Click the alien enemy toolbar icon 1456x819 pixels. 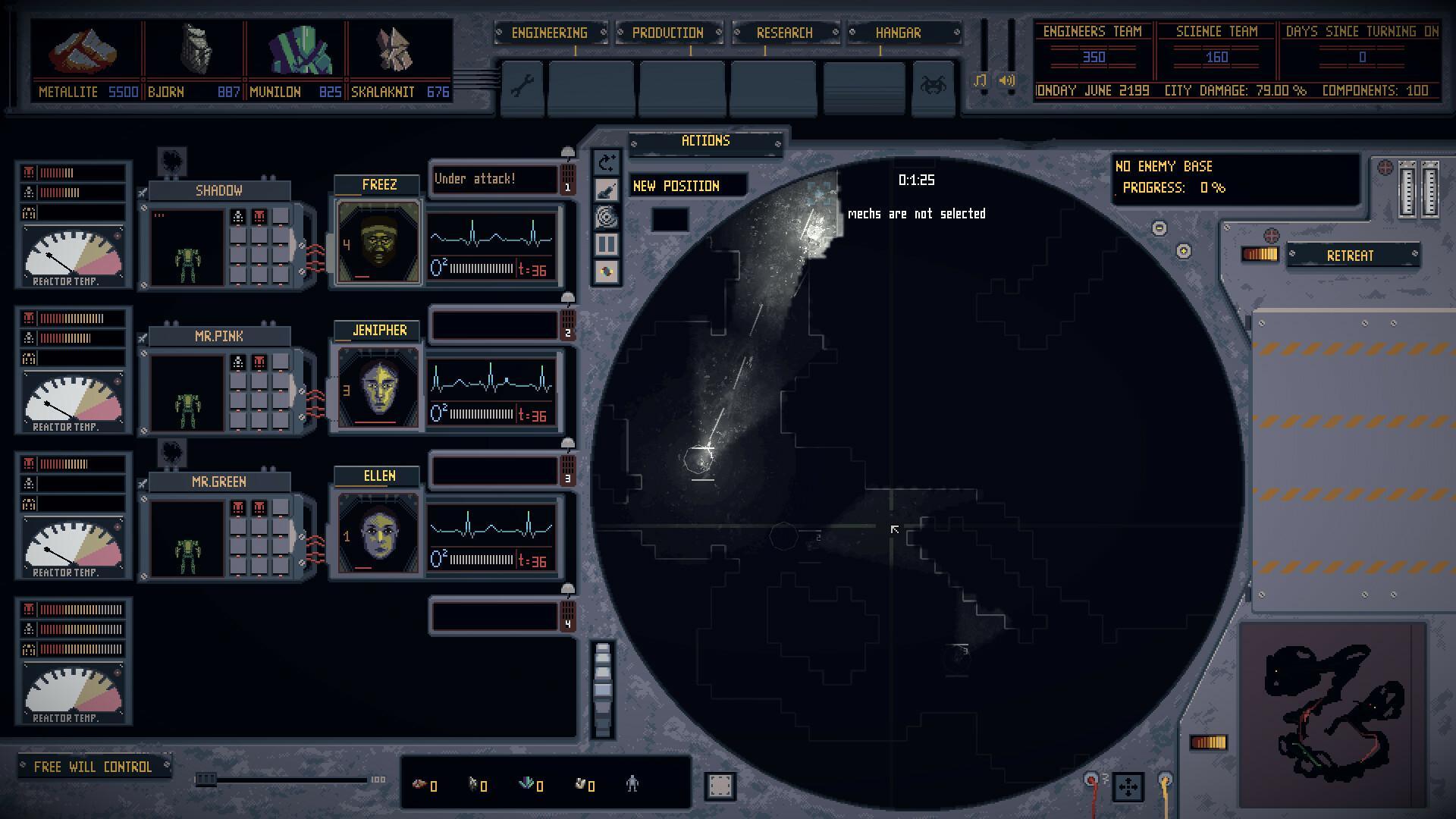point(934,89)
